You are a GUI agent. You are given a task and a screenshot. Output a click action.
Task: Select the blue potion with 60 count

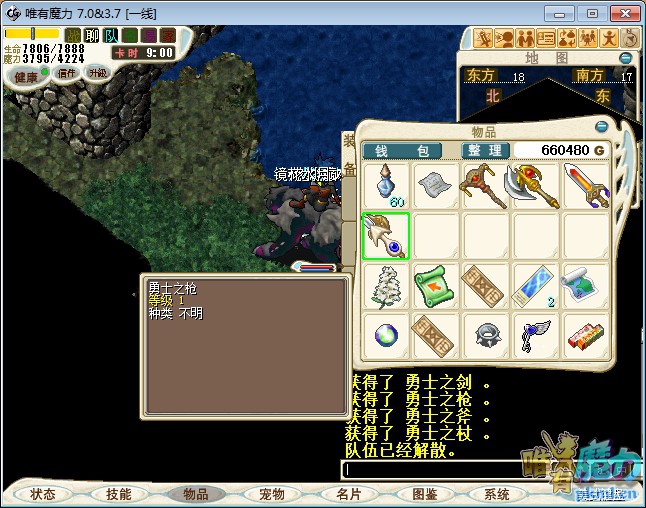click(x=385, y=186)
